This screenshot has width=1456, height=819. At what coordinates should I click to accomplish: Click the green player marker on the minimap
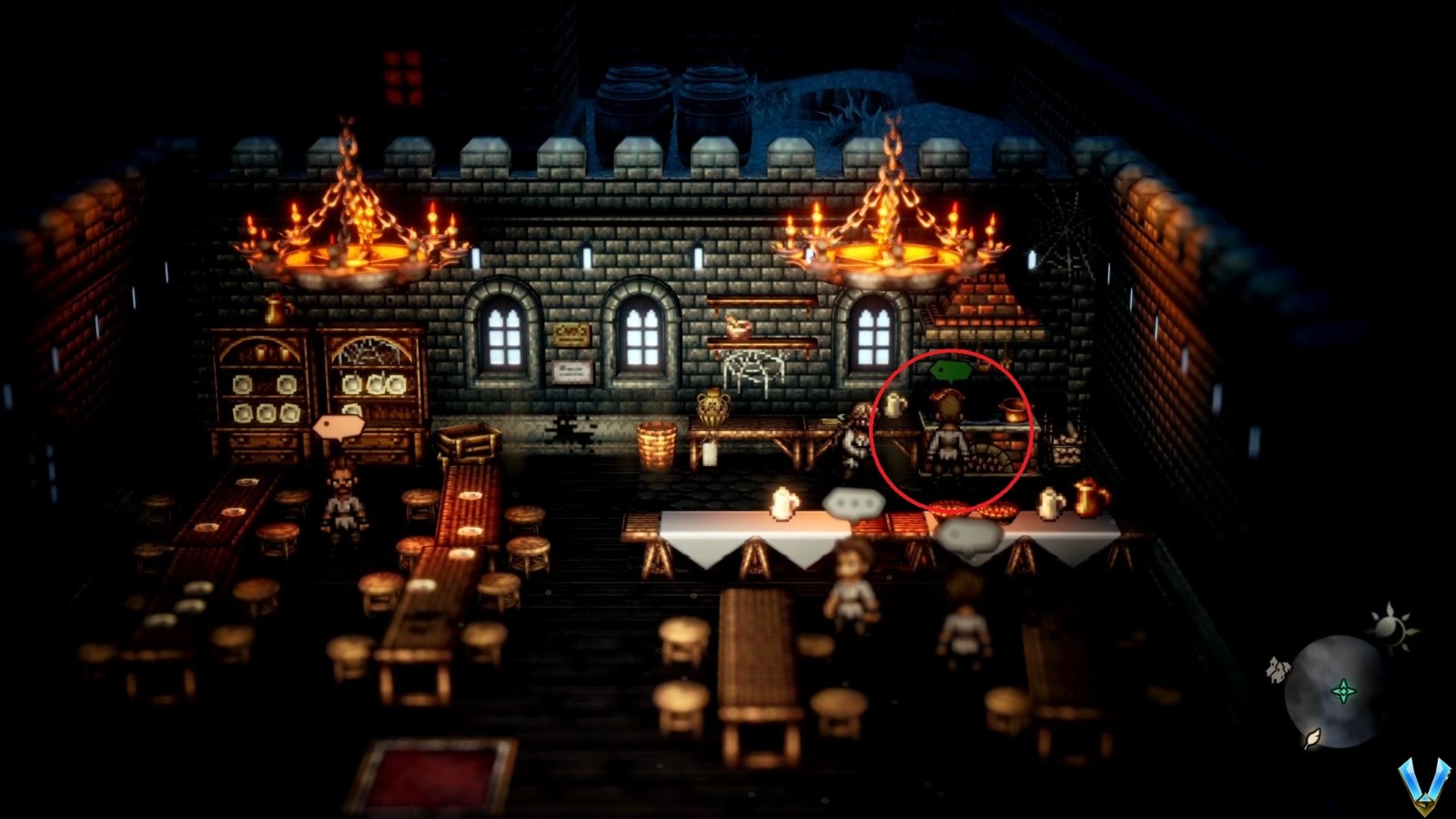(x=1344, y=692)
